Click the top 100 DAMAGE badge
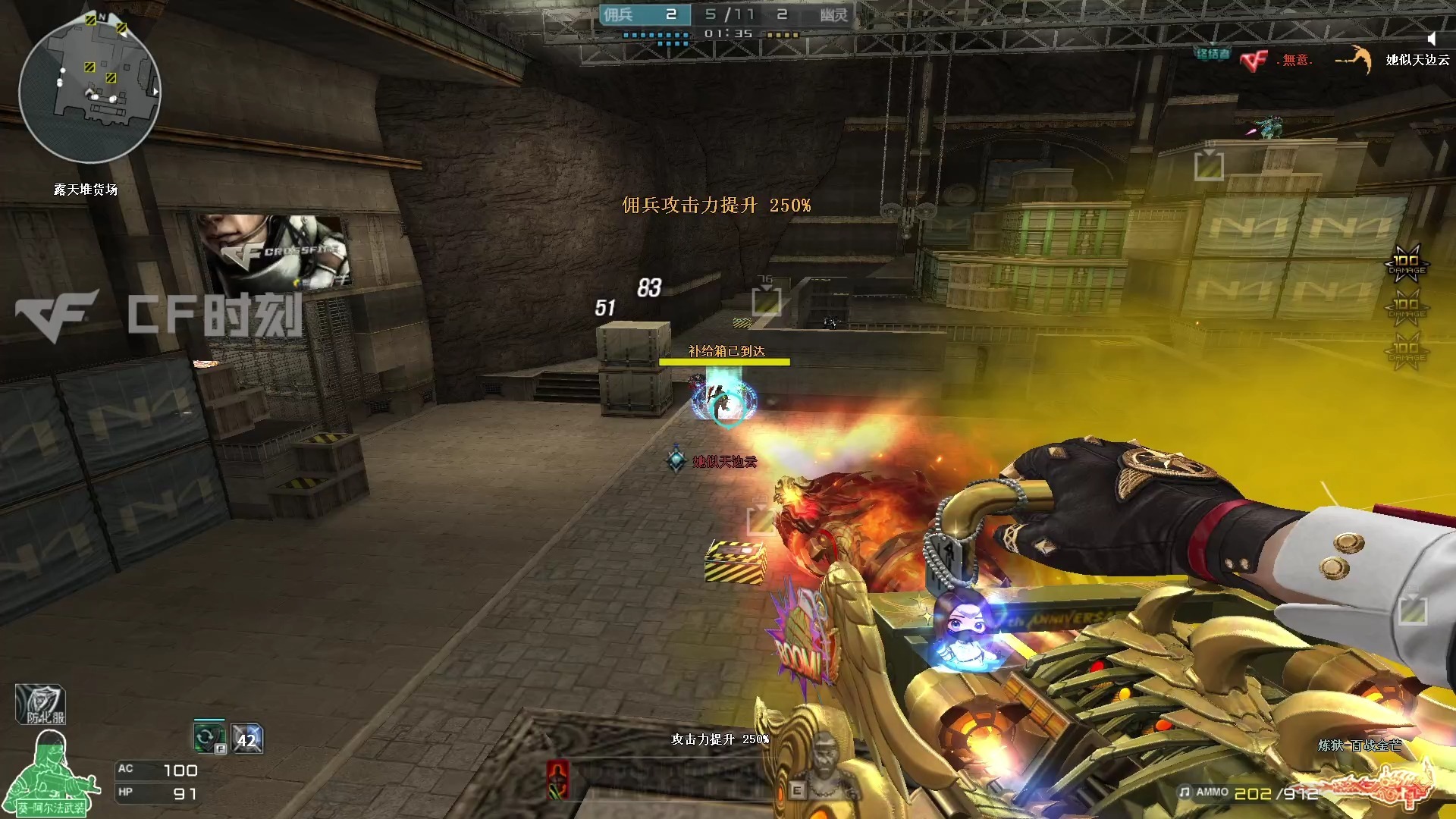1456x819 pixels. click(x=1407, y=263)
